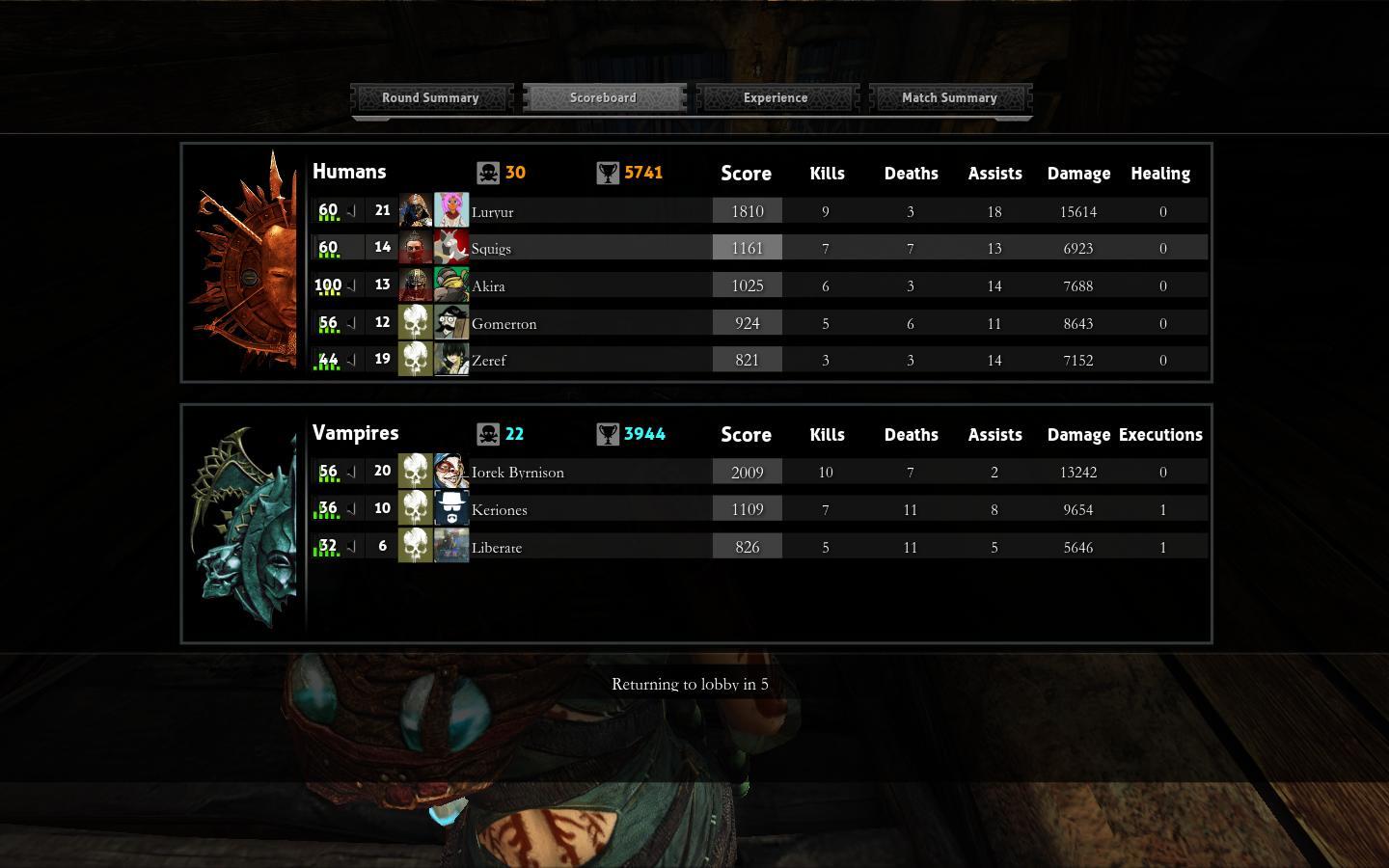
Task: Click Squigs' red goat avatar icon
Action: pos(451,247)
